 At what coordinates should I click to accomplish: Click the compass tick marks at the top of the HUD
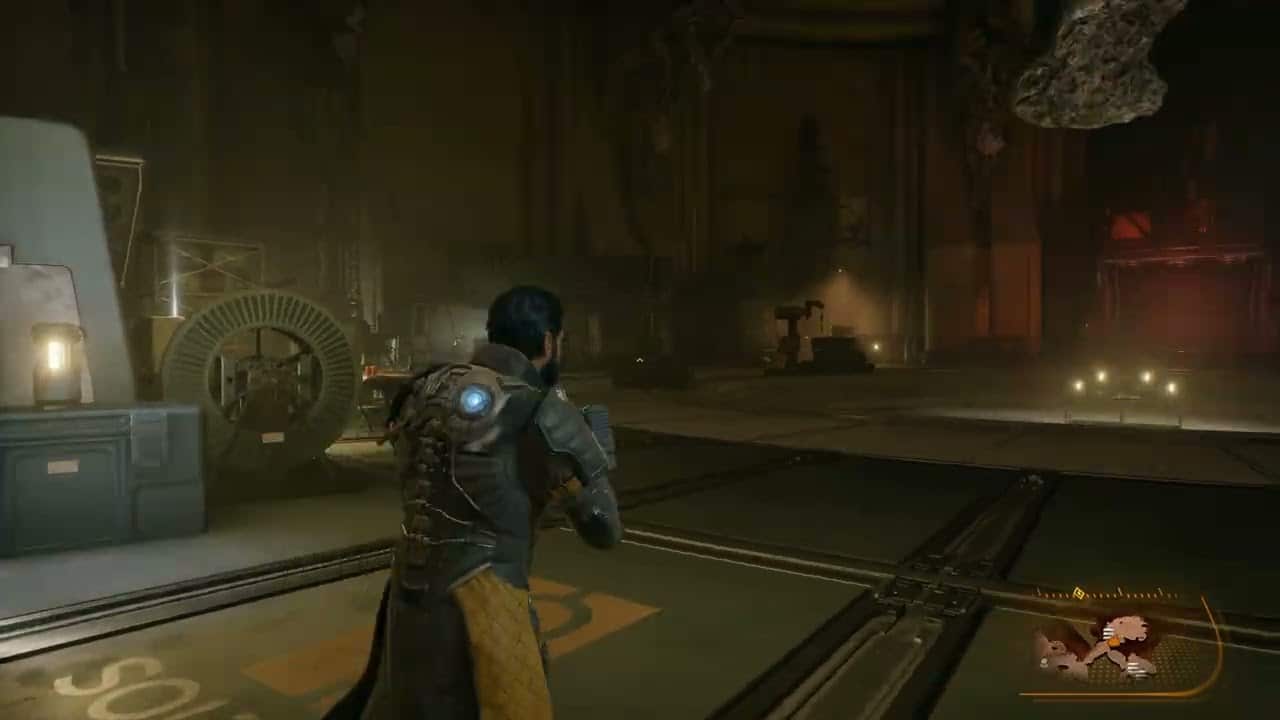(x=1130, y=594)
